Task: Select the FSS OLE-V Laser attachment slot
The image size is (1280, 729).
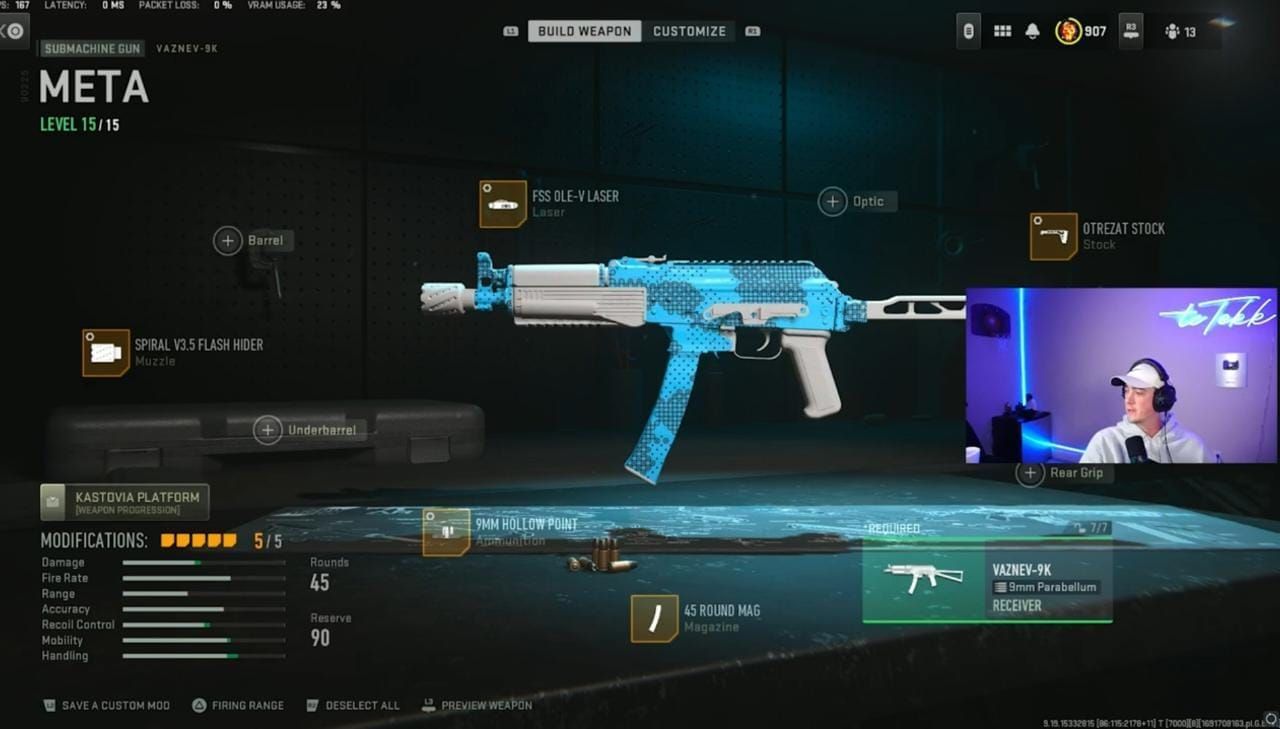Action: (503, 204)
